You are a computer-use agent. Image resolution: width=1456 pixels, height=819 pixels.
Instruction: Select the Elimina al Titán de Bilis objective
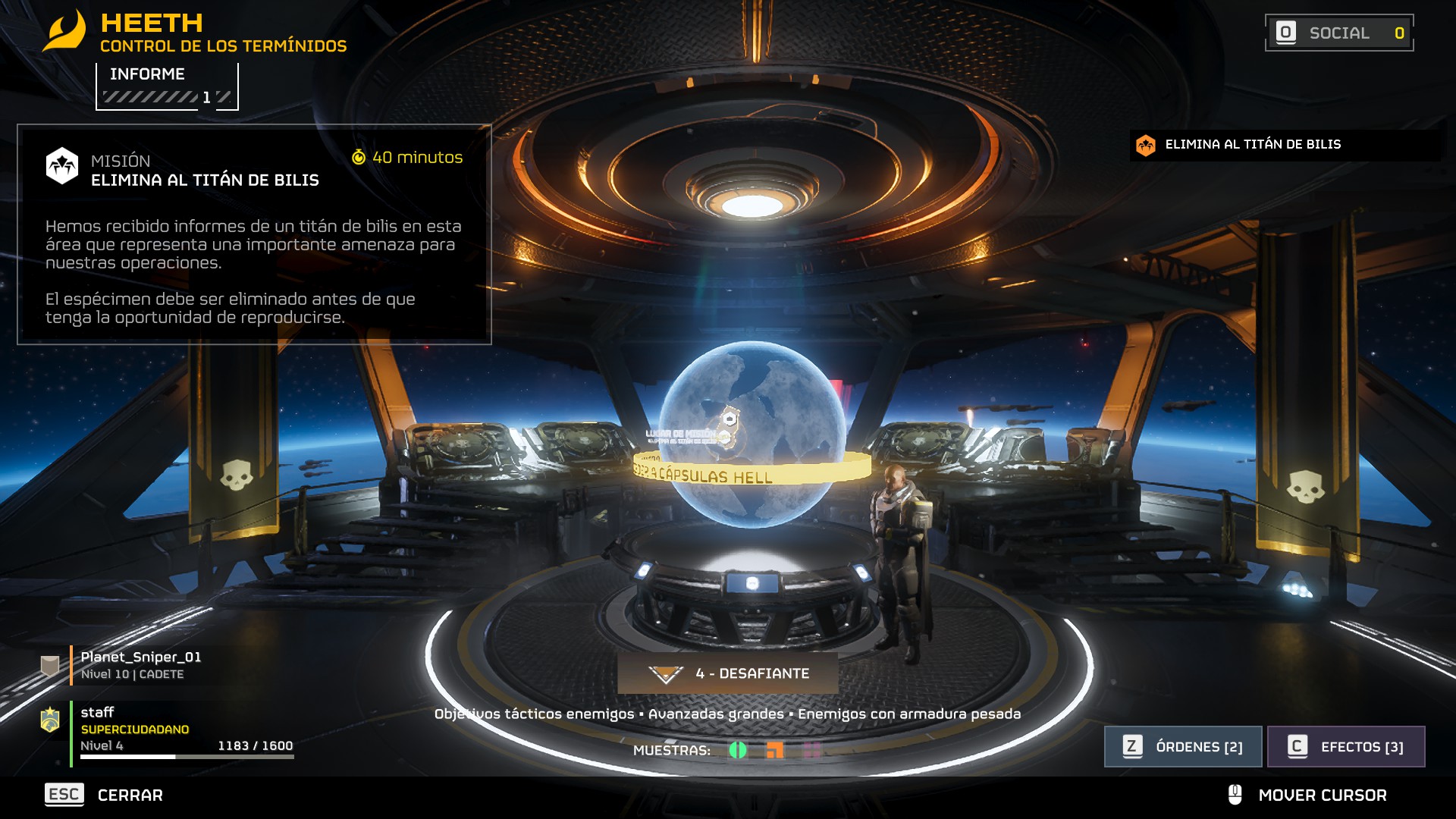point(1251,144)
